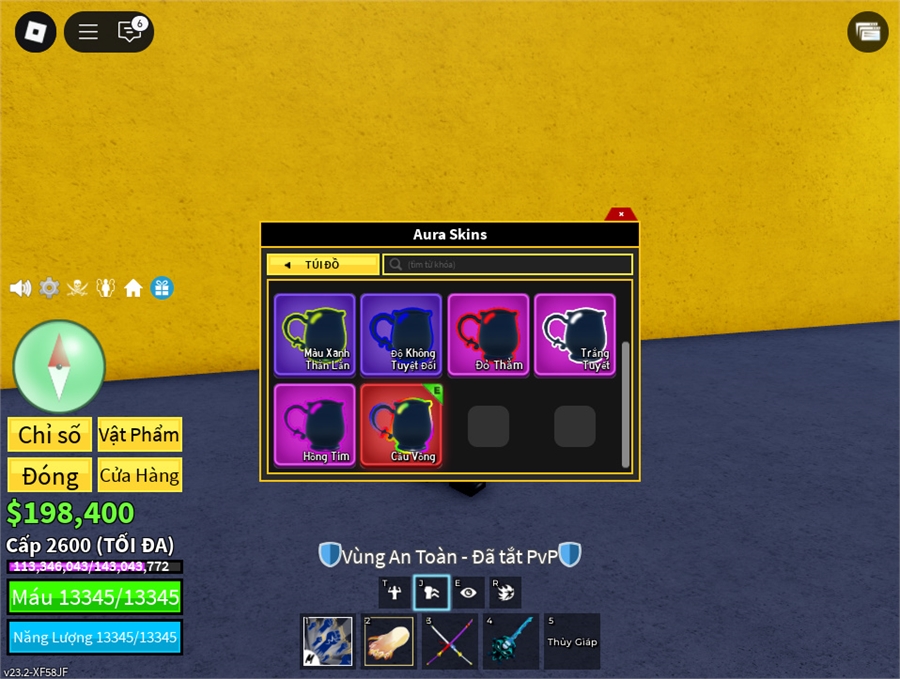Click the equipped Cầu Vồng aura skin
This screenshot has width=900, height=679.
(x=401, y=424)
